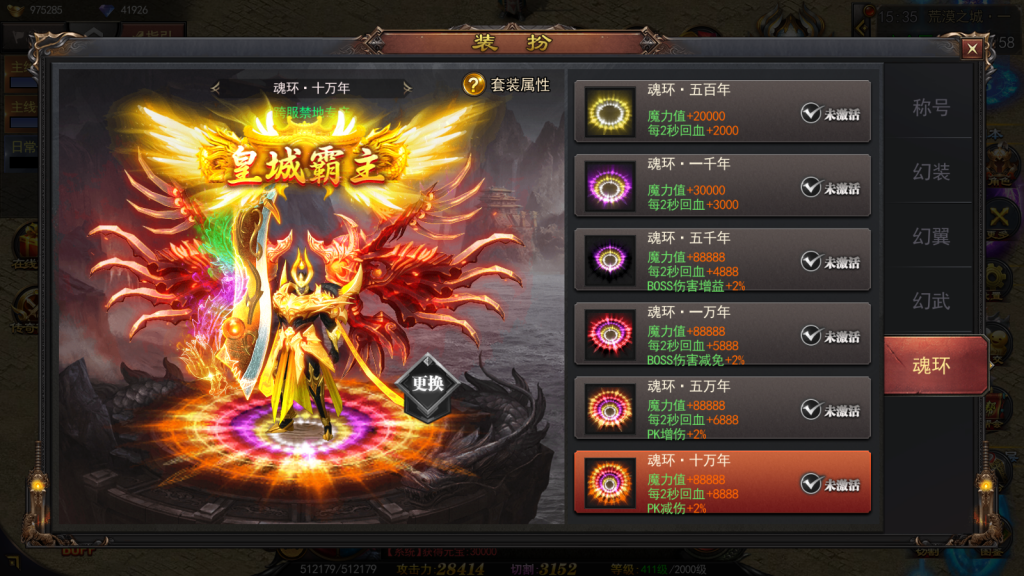Open the 幻装 tab
Screen dimensions: 1024x576
(931, 173)
